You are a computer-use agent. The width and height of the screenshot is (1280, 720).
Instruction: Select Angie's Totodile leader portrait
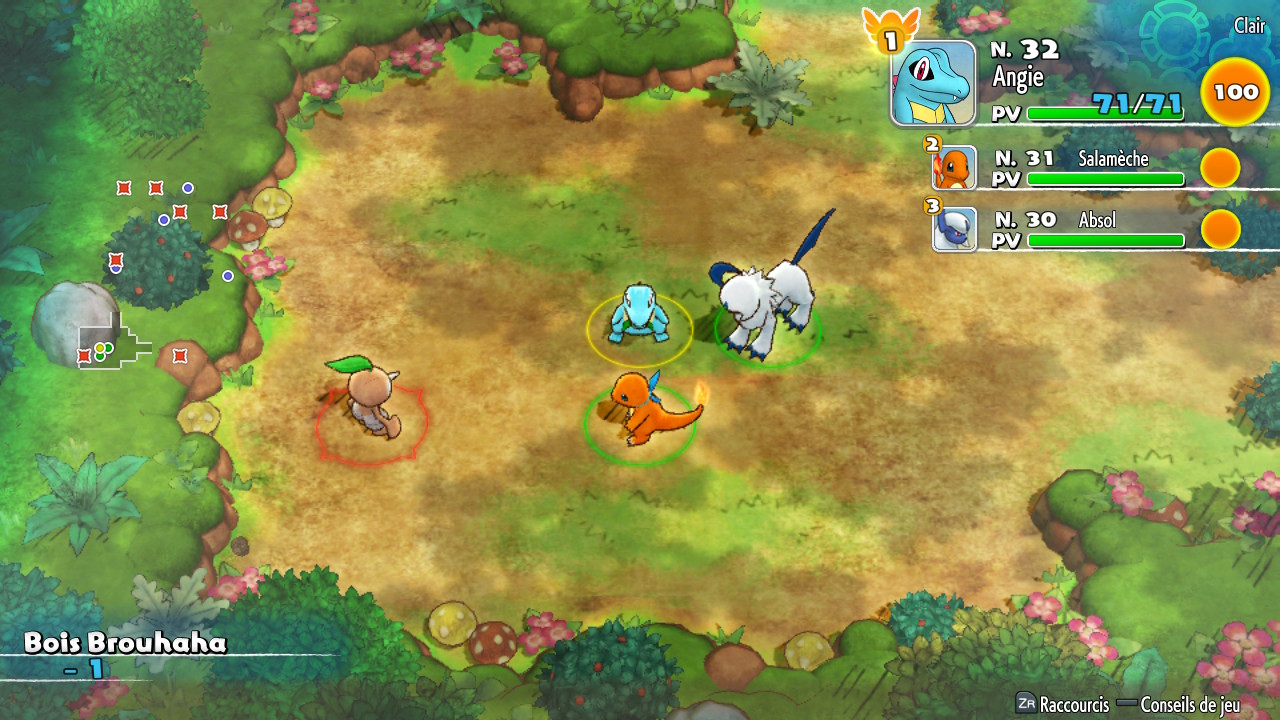(933, 83)
